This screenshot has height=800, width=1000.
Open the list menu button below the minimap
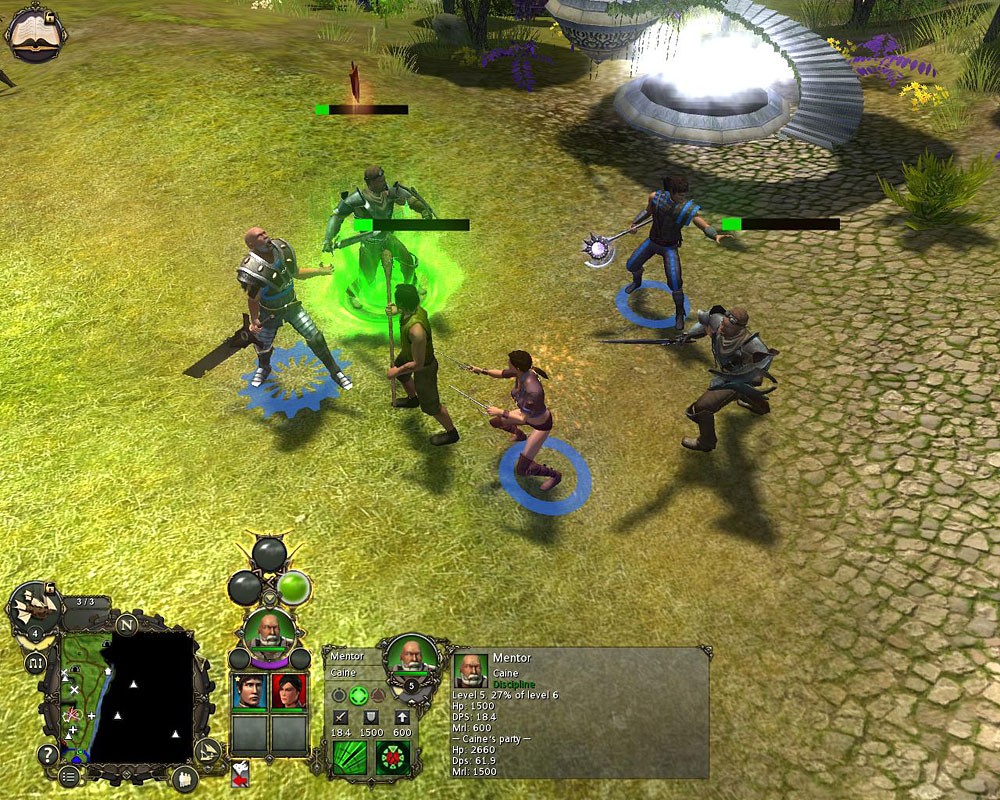click(x=69, y=776)
